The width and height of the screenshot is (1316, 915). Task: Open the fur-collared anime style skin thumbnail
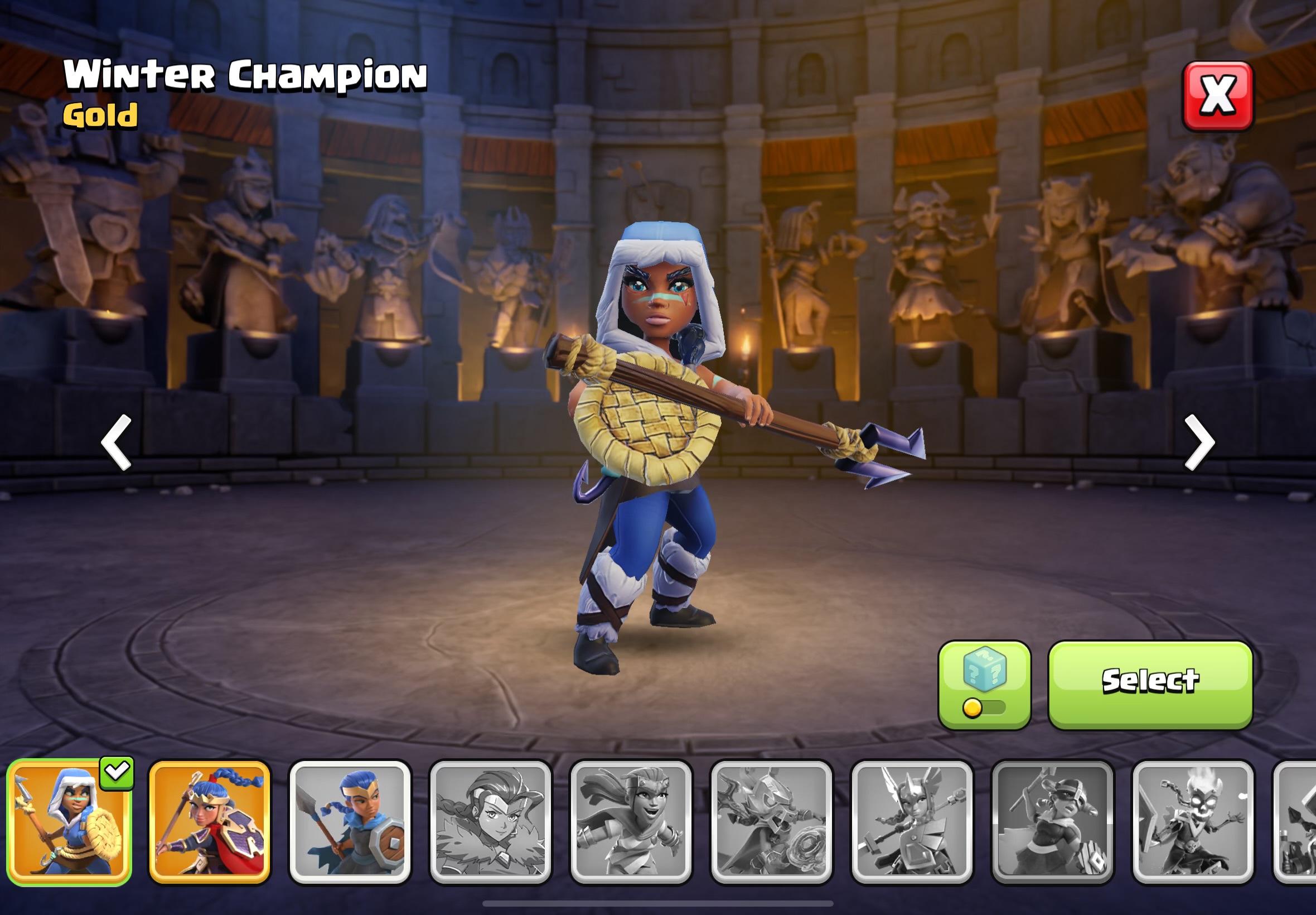coord(490,822)
